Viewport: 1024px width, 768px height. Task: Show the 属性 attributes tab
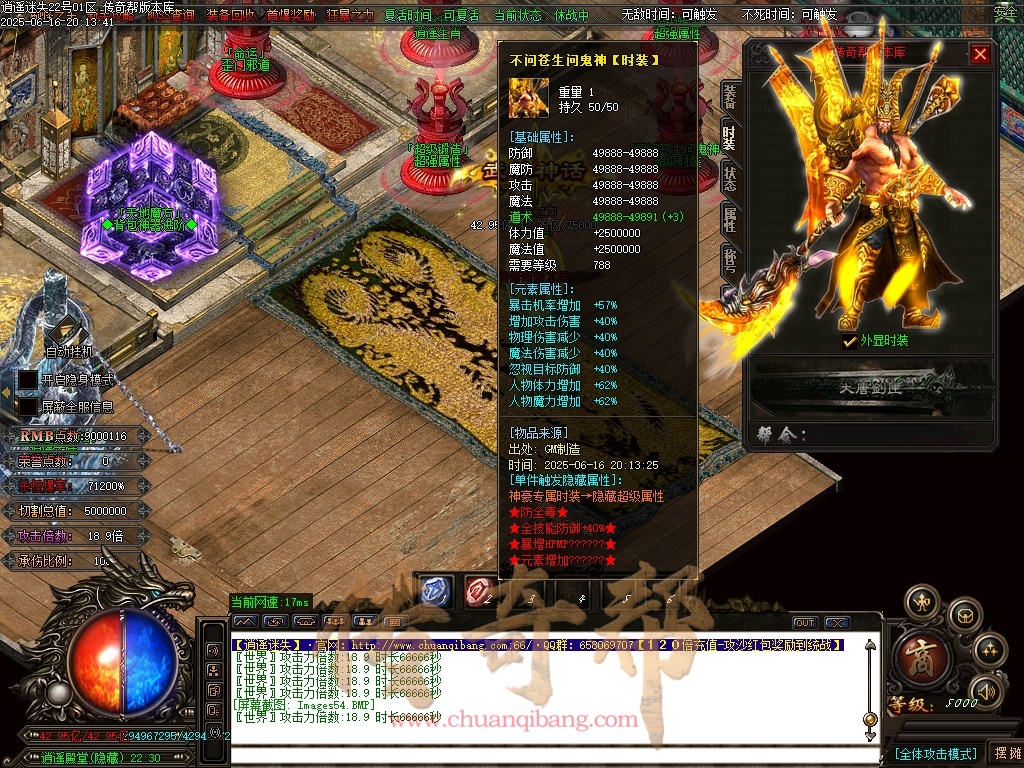point(730,219)
